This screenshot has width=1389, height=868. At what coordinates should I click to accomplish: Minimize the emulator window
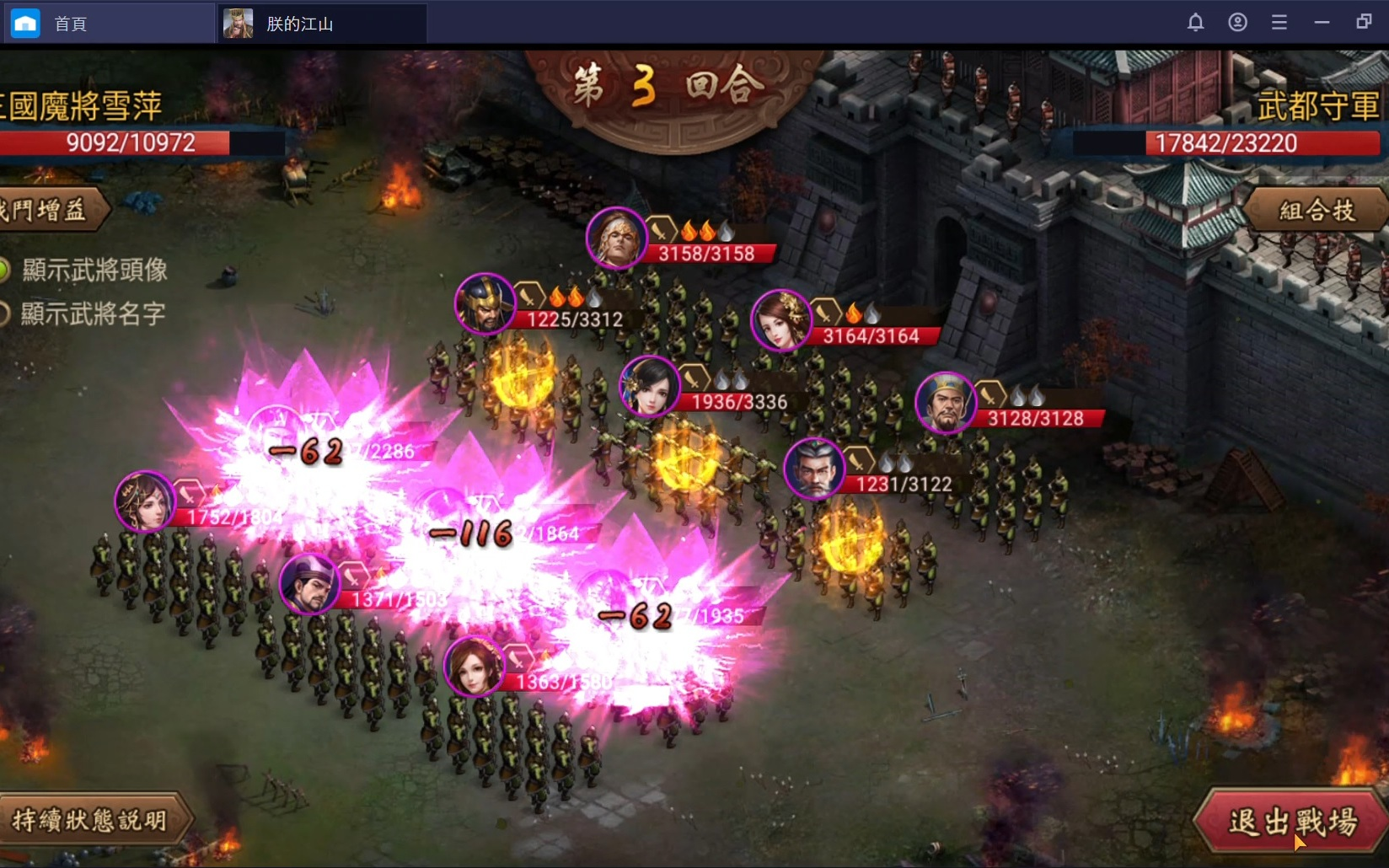point(1322,23)
